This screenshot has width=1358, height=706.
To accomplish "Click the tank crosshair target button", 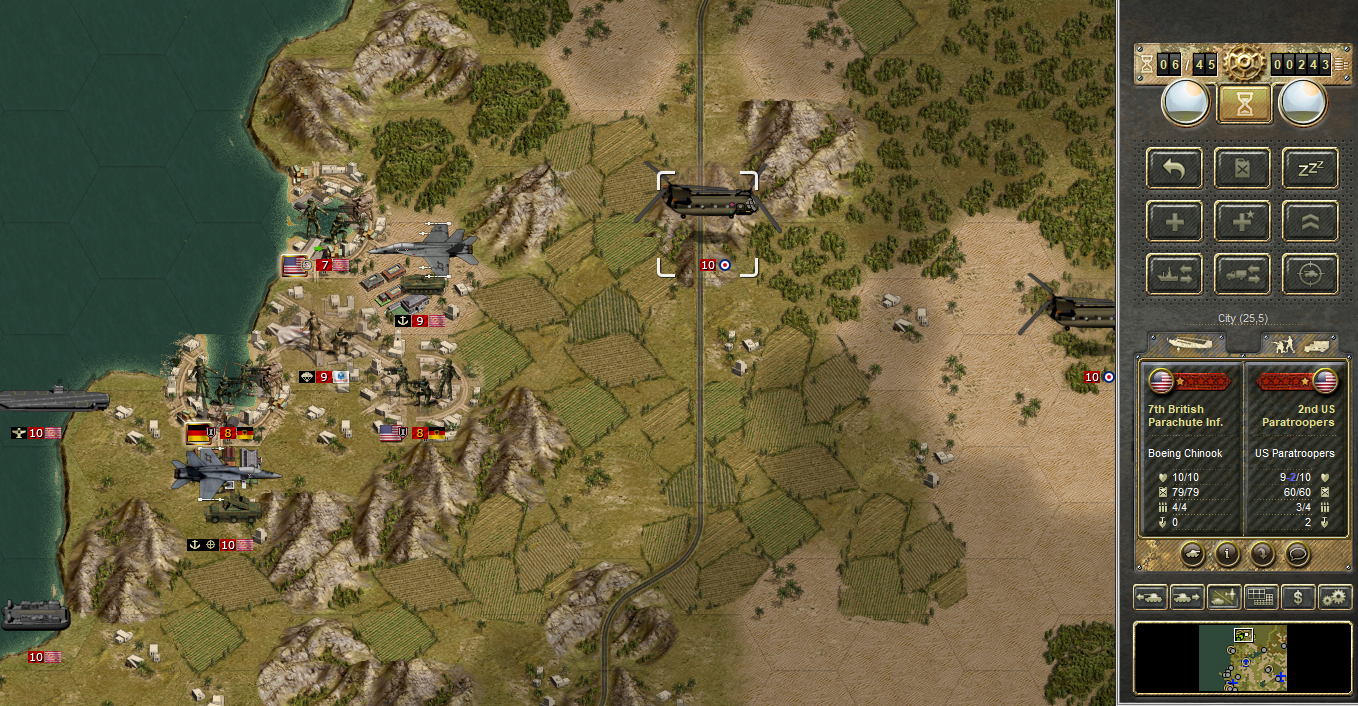I will coord(1310,274).
